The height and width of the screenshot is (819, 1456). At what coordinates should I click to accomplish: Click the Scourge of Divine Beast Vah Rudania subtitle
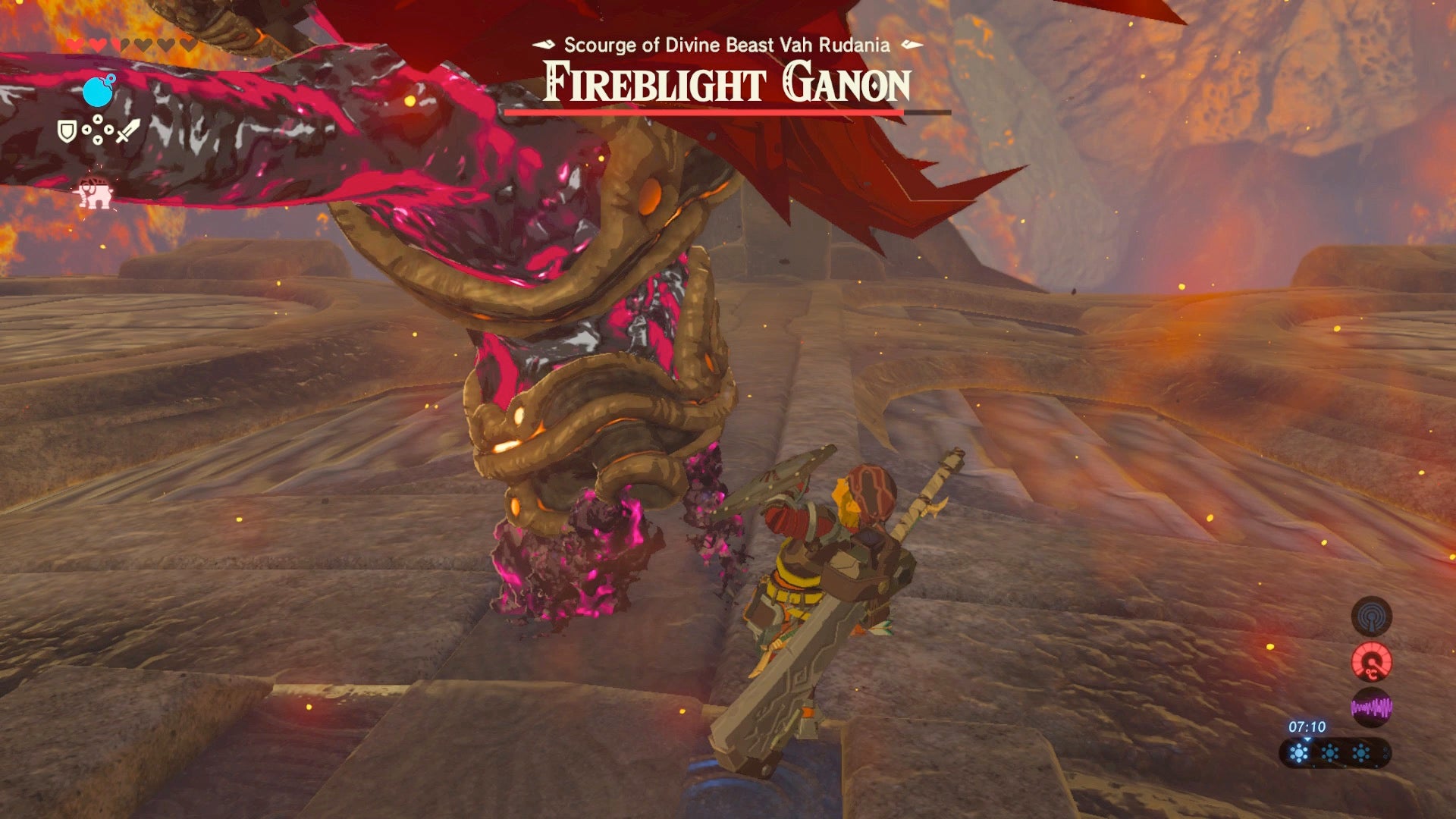pos(726,45)
